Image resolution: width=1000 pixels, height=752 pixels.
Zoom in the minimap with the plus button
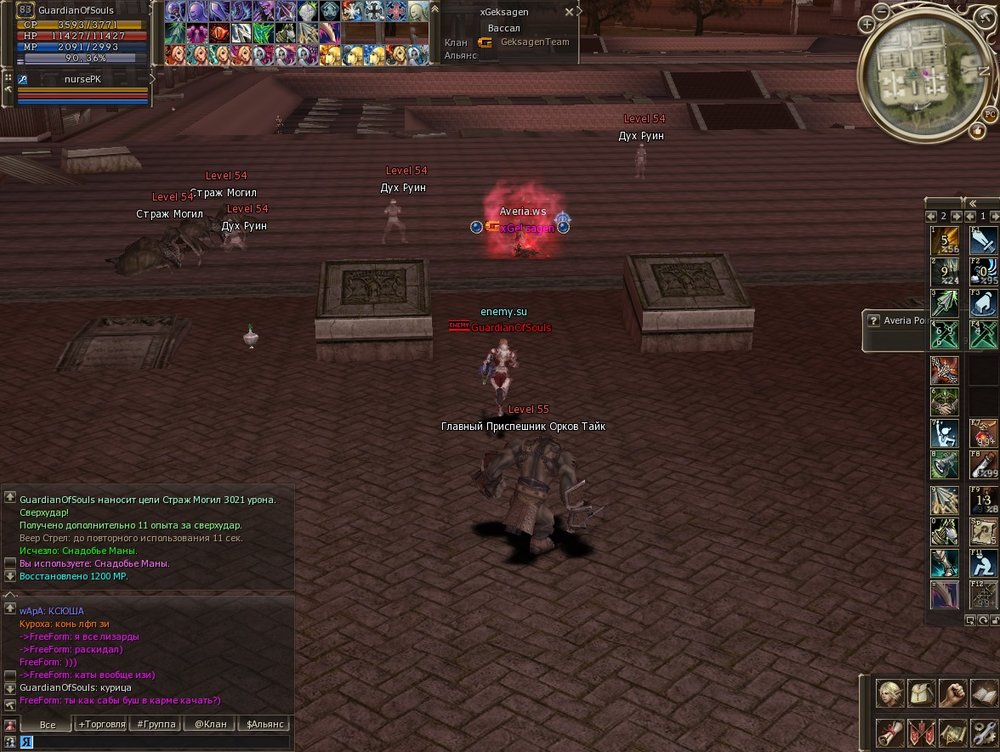click(x=867, y=22)
